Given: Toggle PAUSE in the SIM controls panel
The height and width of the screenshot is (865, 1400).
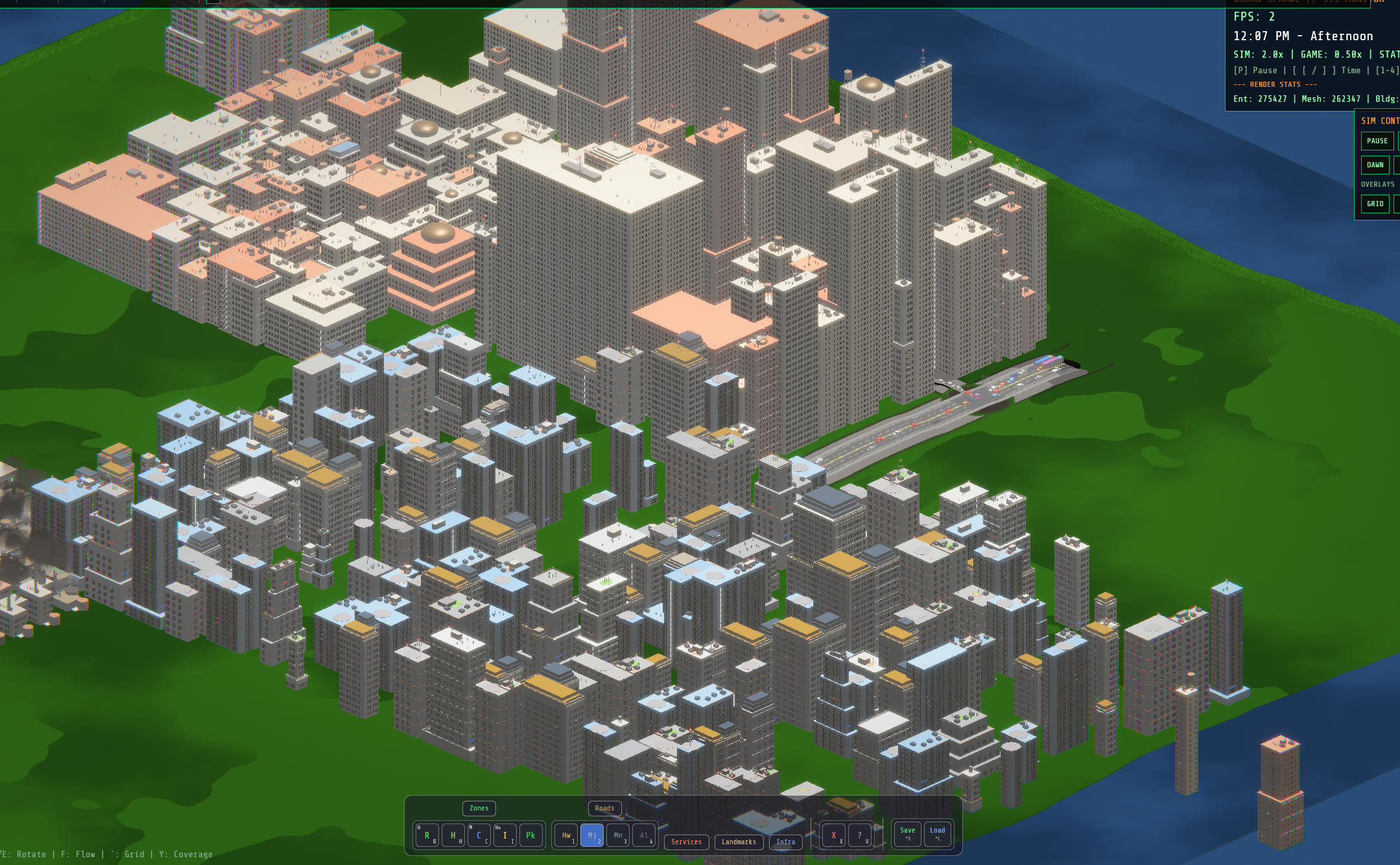Looking at the screenshot, I should 1376,141.
